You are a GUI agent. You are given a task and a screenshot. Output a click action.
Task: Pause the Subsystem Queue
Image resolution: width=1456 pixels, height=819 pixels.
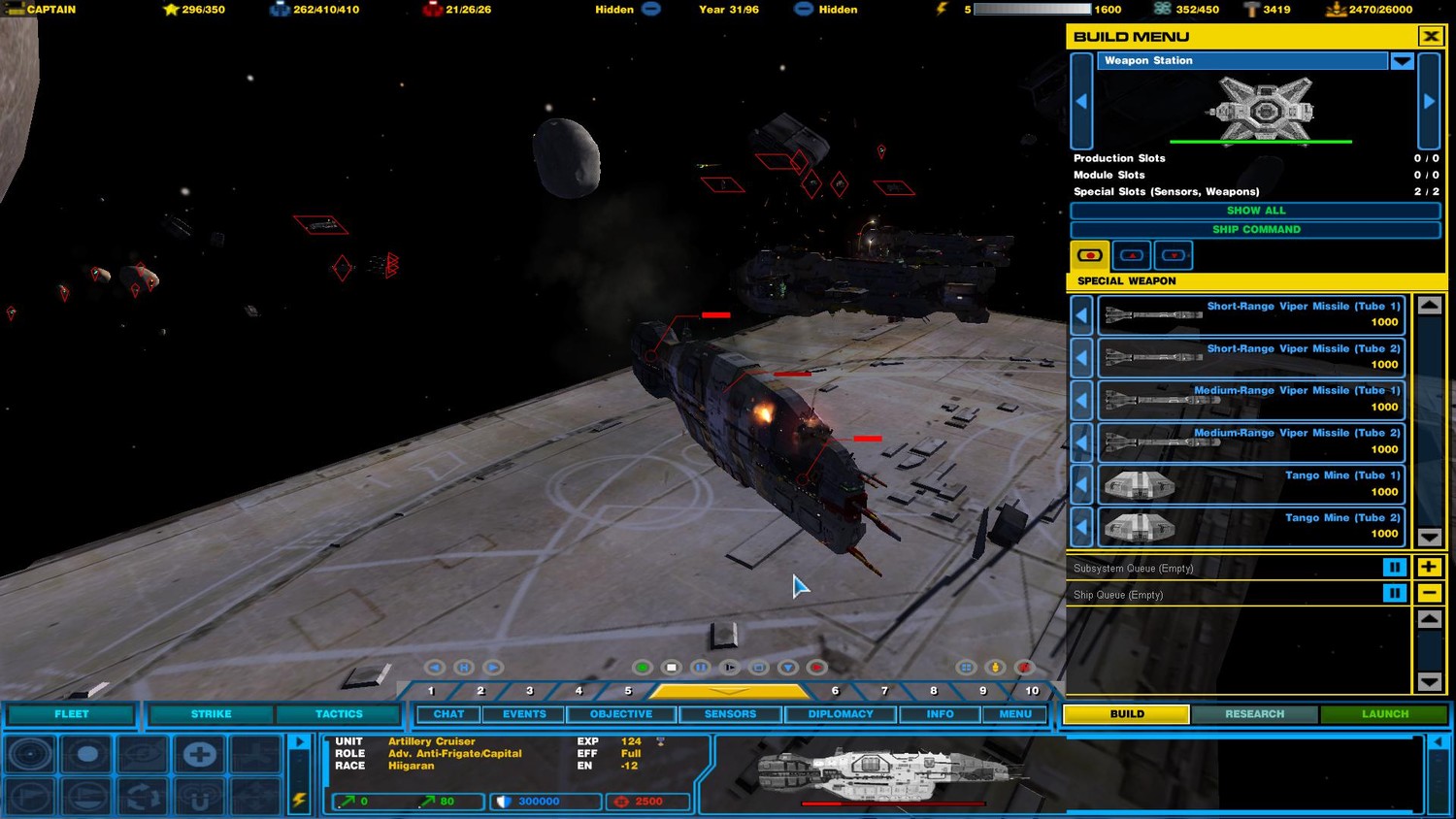coord(1394,568)
